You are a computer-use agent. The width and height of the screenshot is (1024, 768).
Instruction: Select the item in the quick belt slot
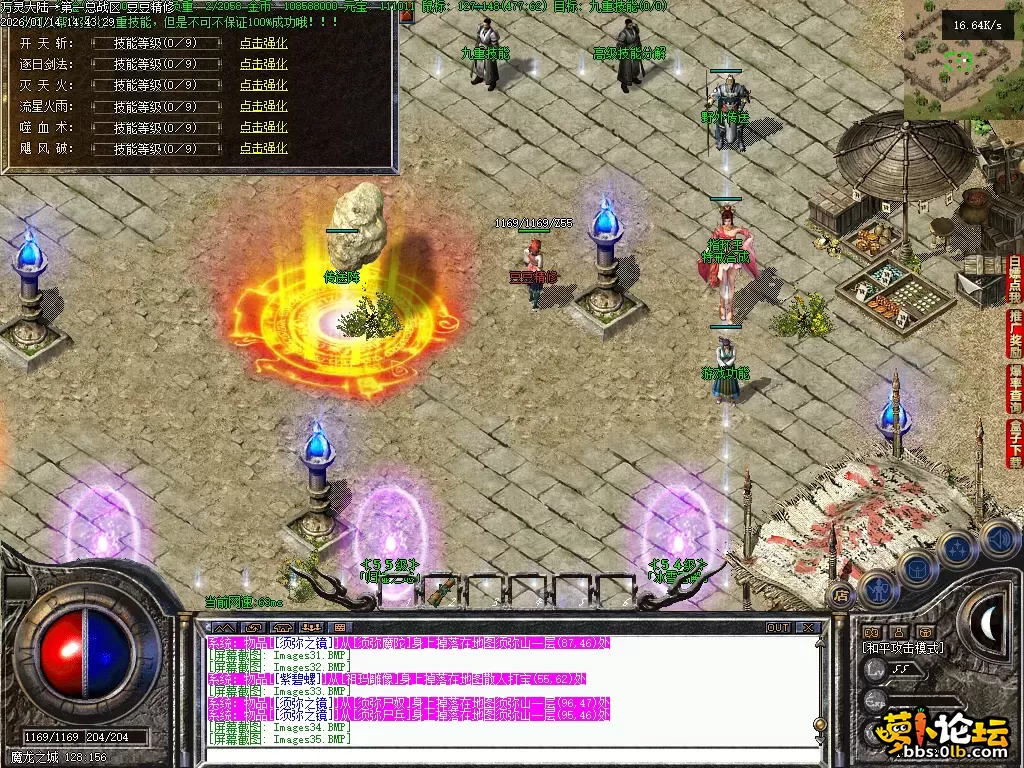441,591
